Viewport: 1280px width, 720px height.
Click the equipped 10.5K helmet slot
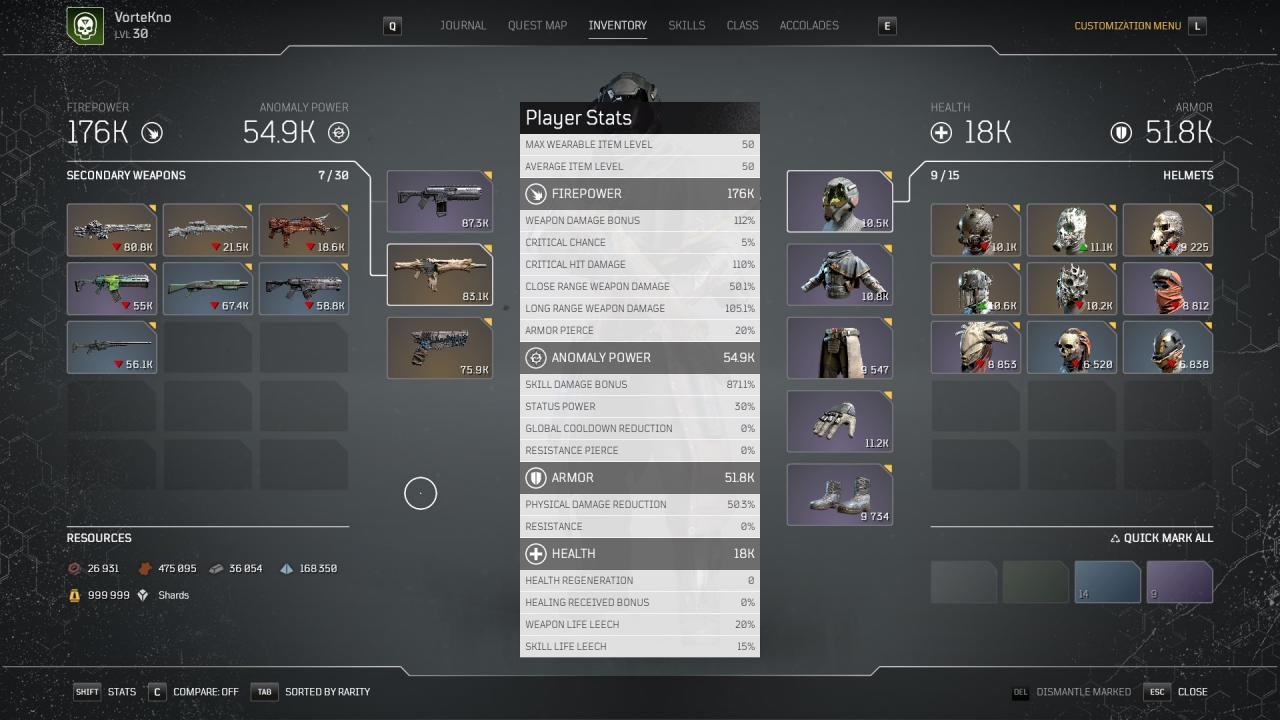click(x=839, y=201)
